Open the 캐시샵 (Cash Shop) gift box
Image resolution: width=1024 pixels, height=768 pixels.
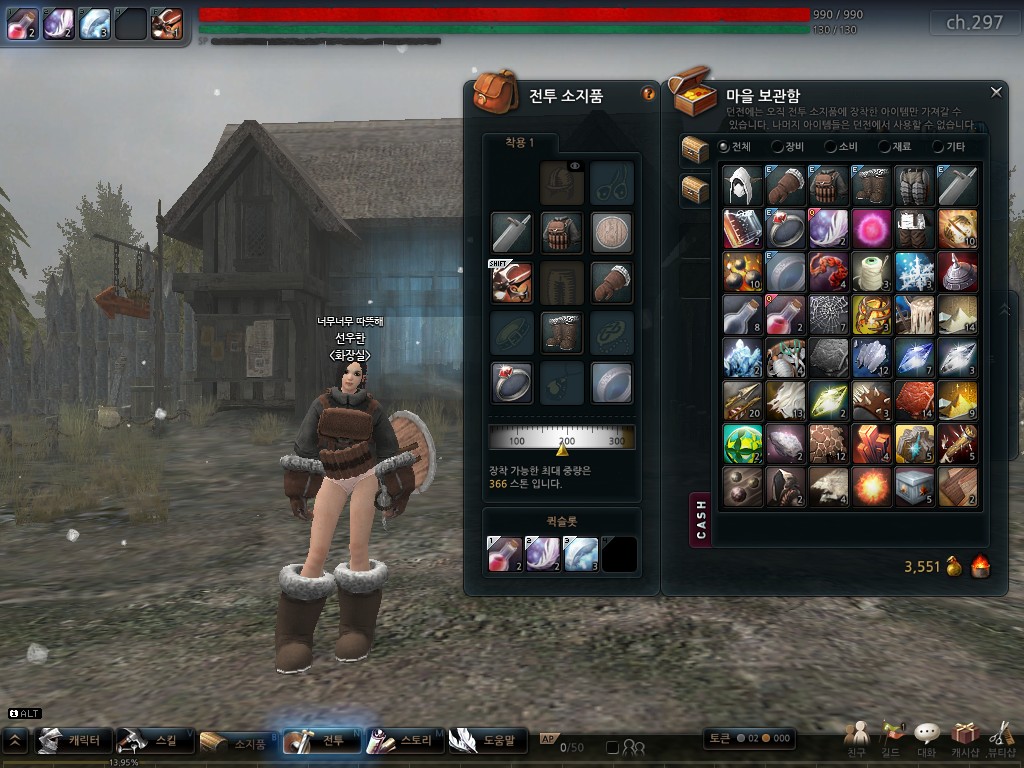coord(965,738)
